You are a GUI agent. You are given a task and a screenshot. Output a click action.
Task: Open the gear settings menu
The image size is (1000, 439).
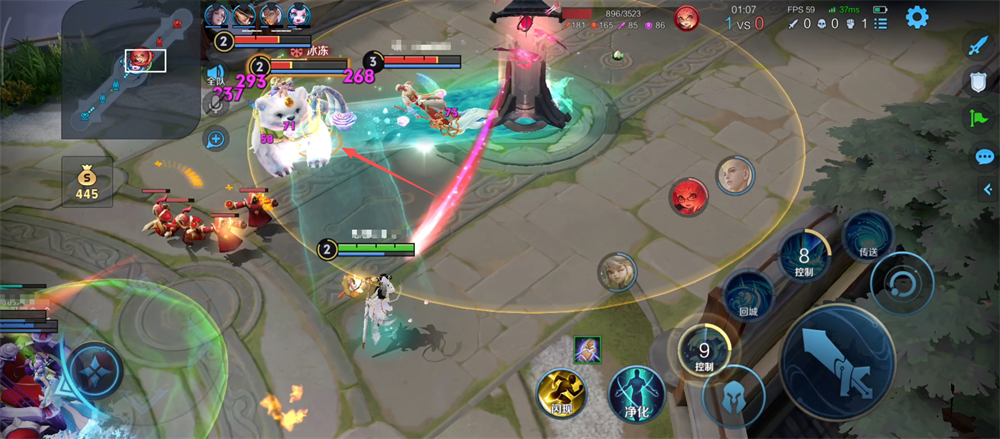coord(916,17)
